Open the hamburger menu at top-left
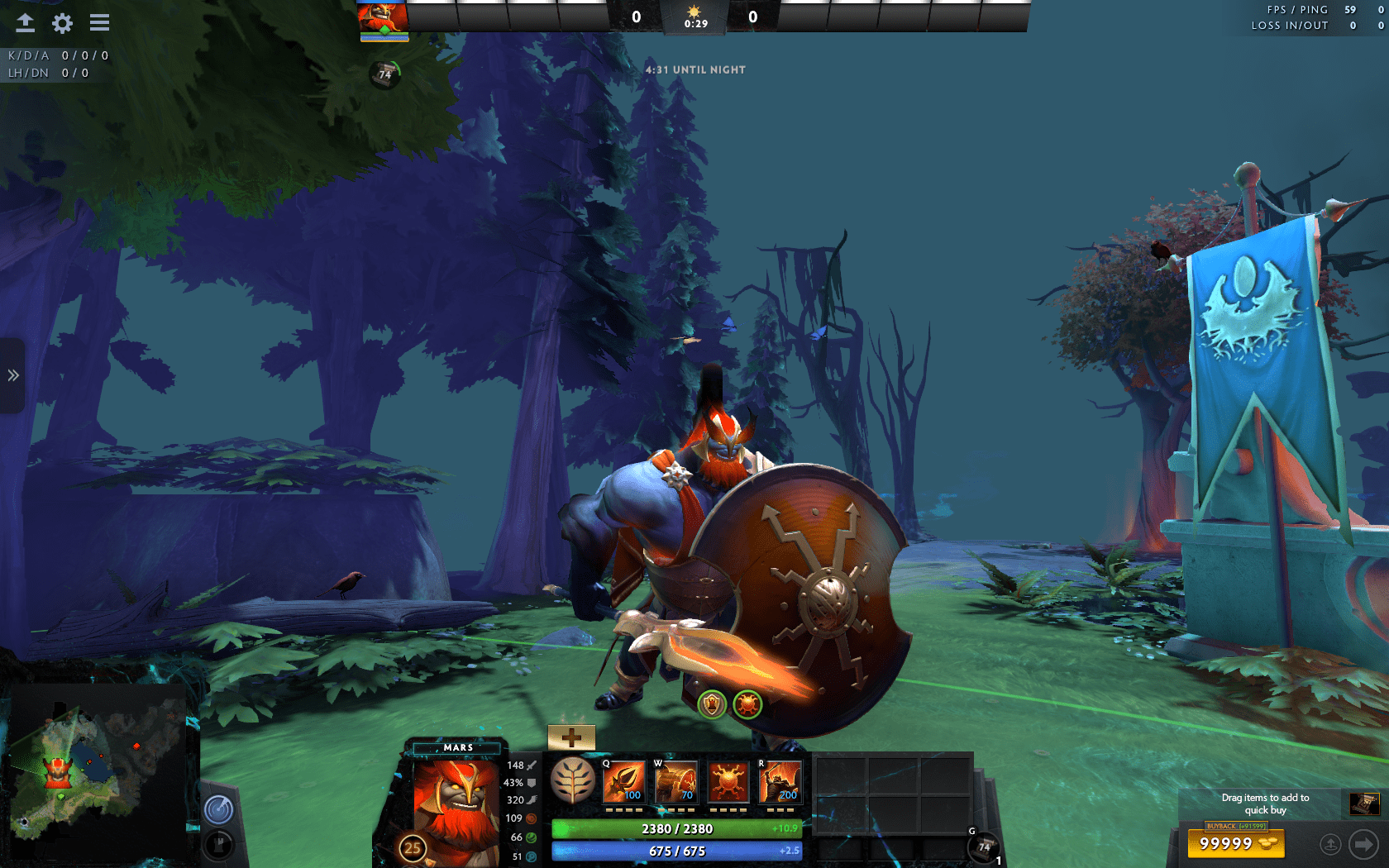Viewport: 1389px width, 868px height. tap(99, 23)
